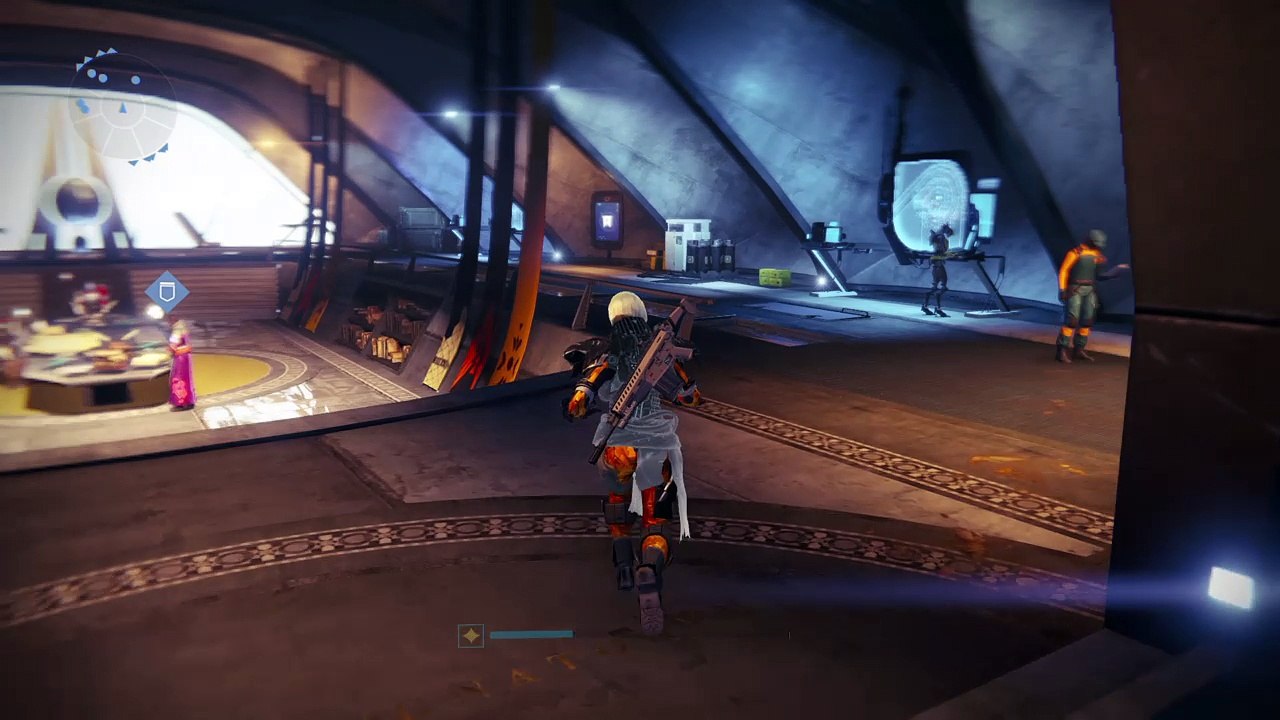The width and height of the screenshot is (1280, 720).
Task: Click the circular radar in the corner
Action: (123, 104)
